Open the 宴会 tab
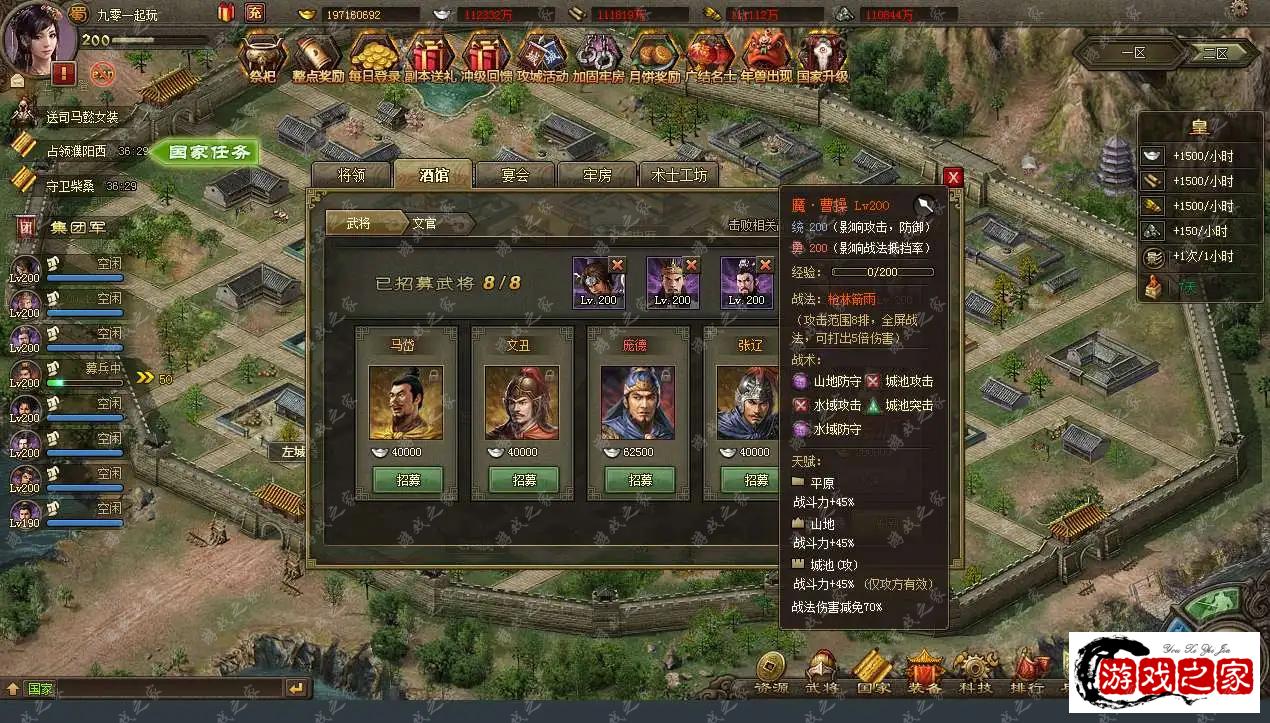The height and width of the screenshot is (723, 1270). [515, 175]
